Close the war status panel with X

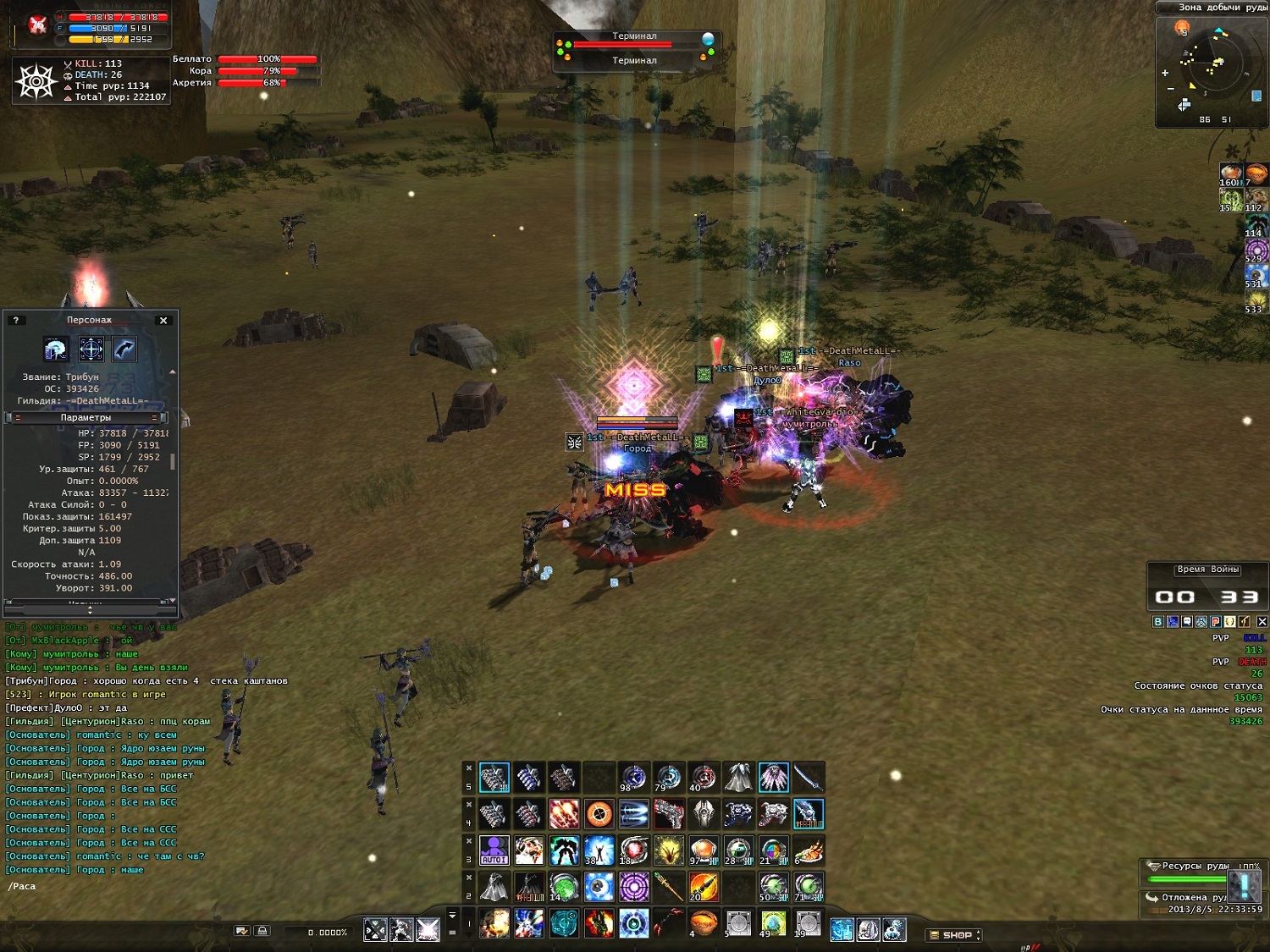click(1262, 621)
